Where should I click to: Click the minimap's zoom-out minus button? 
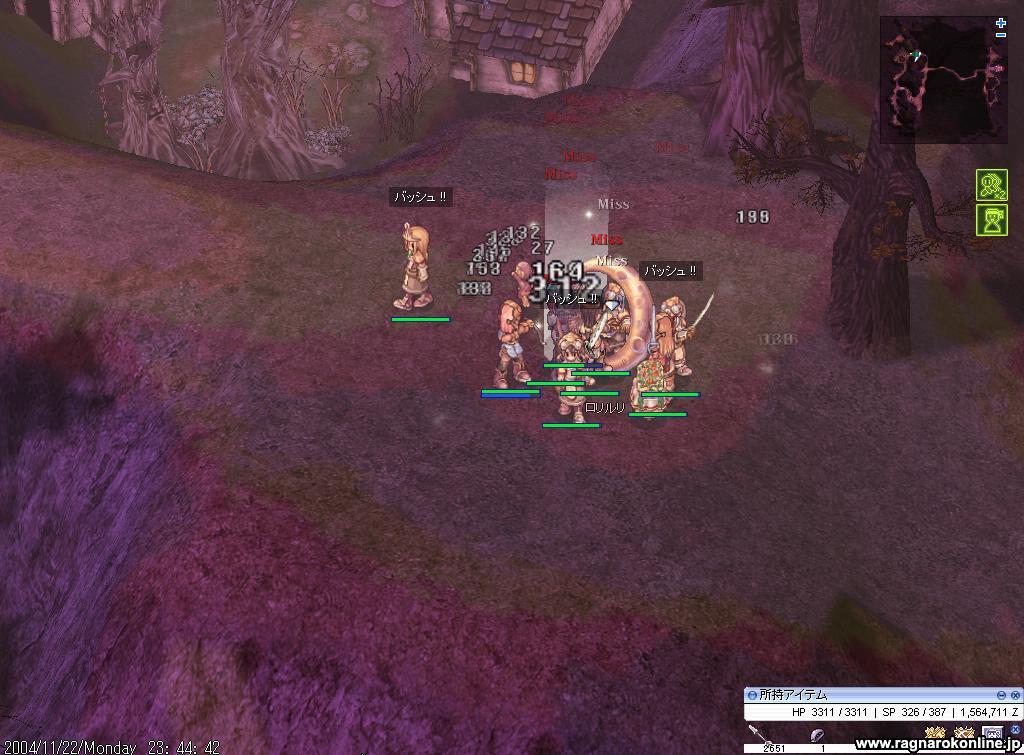coord(1001,35)
